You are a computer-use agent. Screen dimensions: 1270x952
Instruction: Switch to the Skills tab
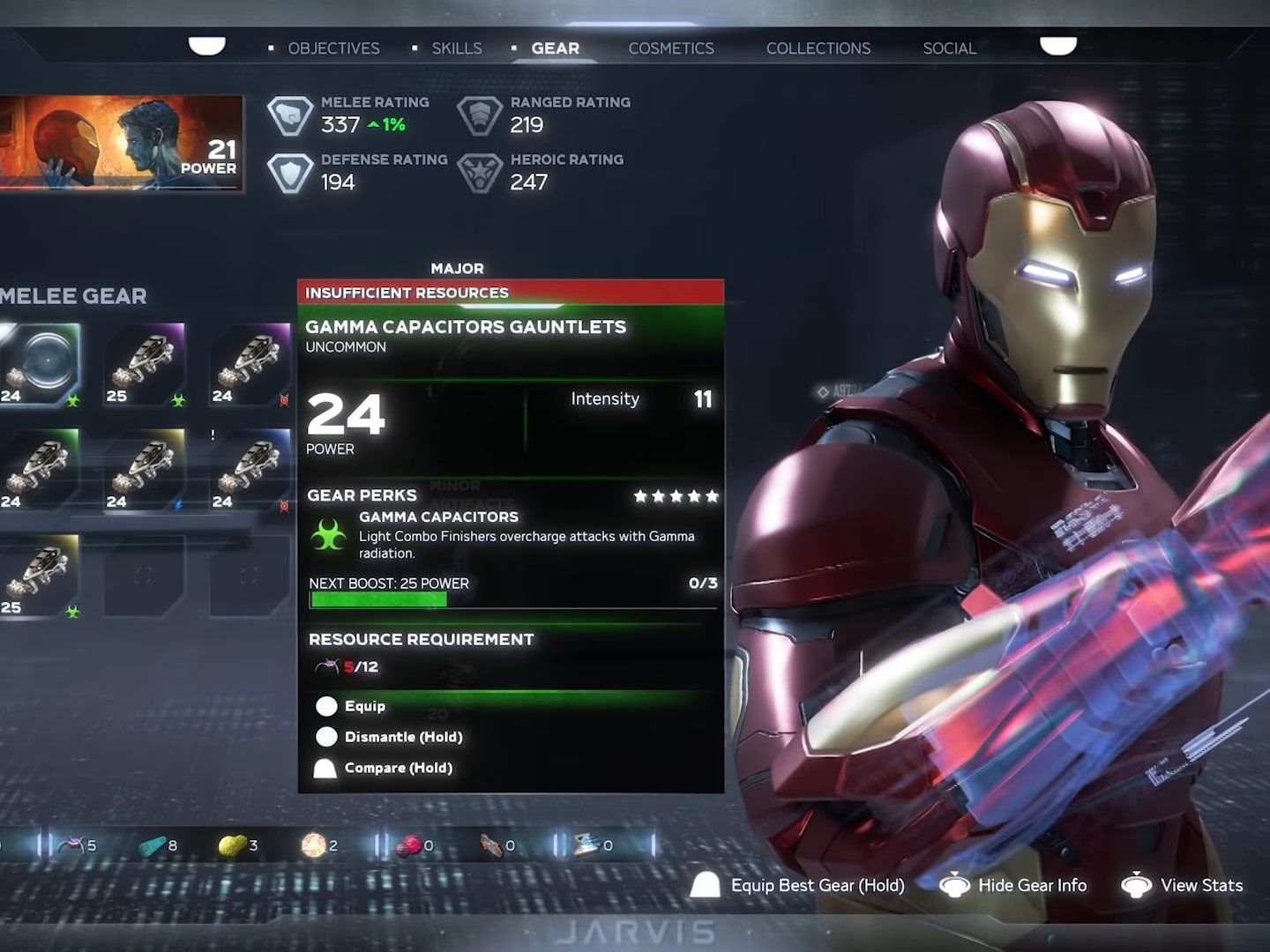(456, 48)
